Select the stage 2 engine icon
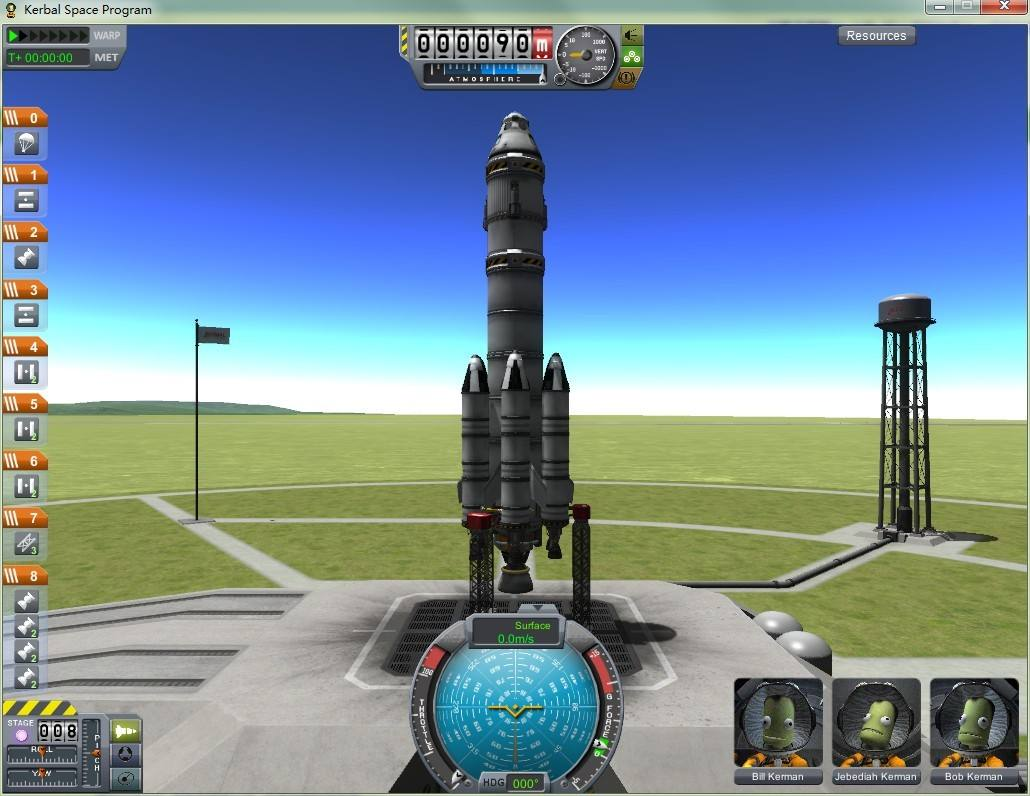This screenshot has height=796, width=1030. [x=26, y=258]
